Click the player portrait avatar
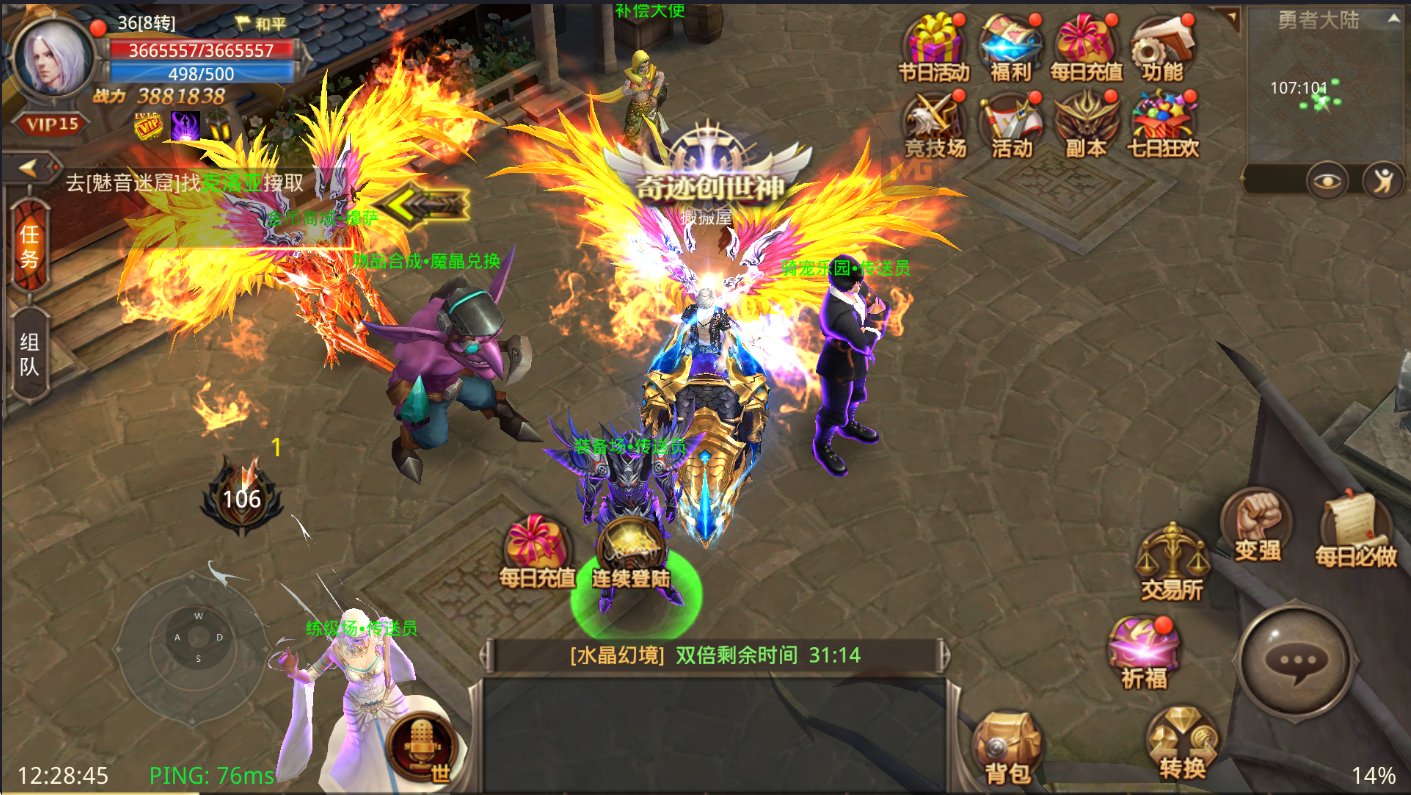The image size is (1411, 795). (51, 58)
